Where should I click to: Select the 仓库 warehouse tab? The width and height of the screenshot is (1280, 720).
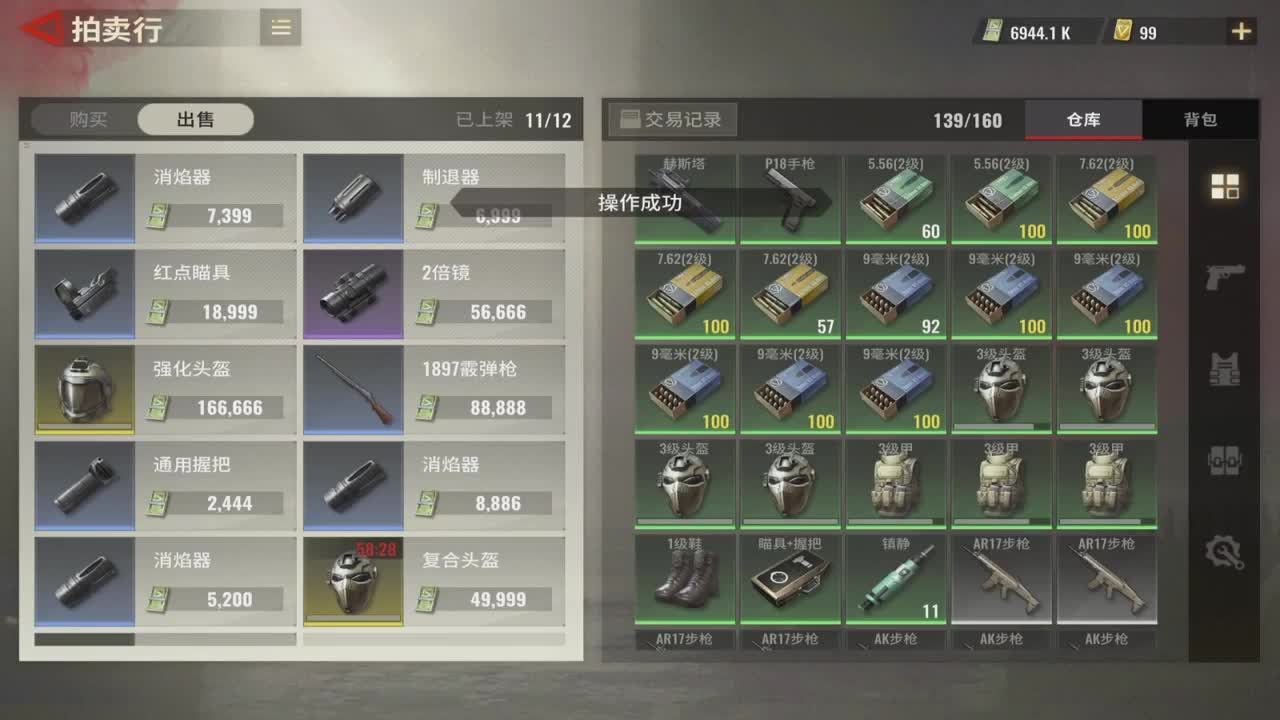(1083, 119)
